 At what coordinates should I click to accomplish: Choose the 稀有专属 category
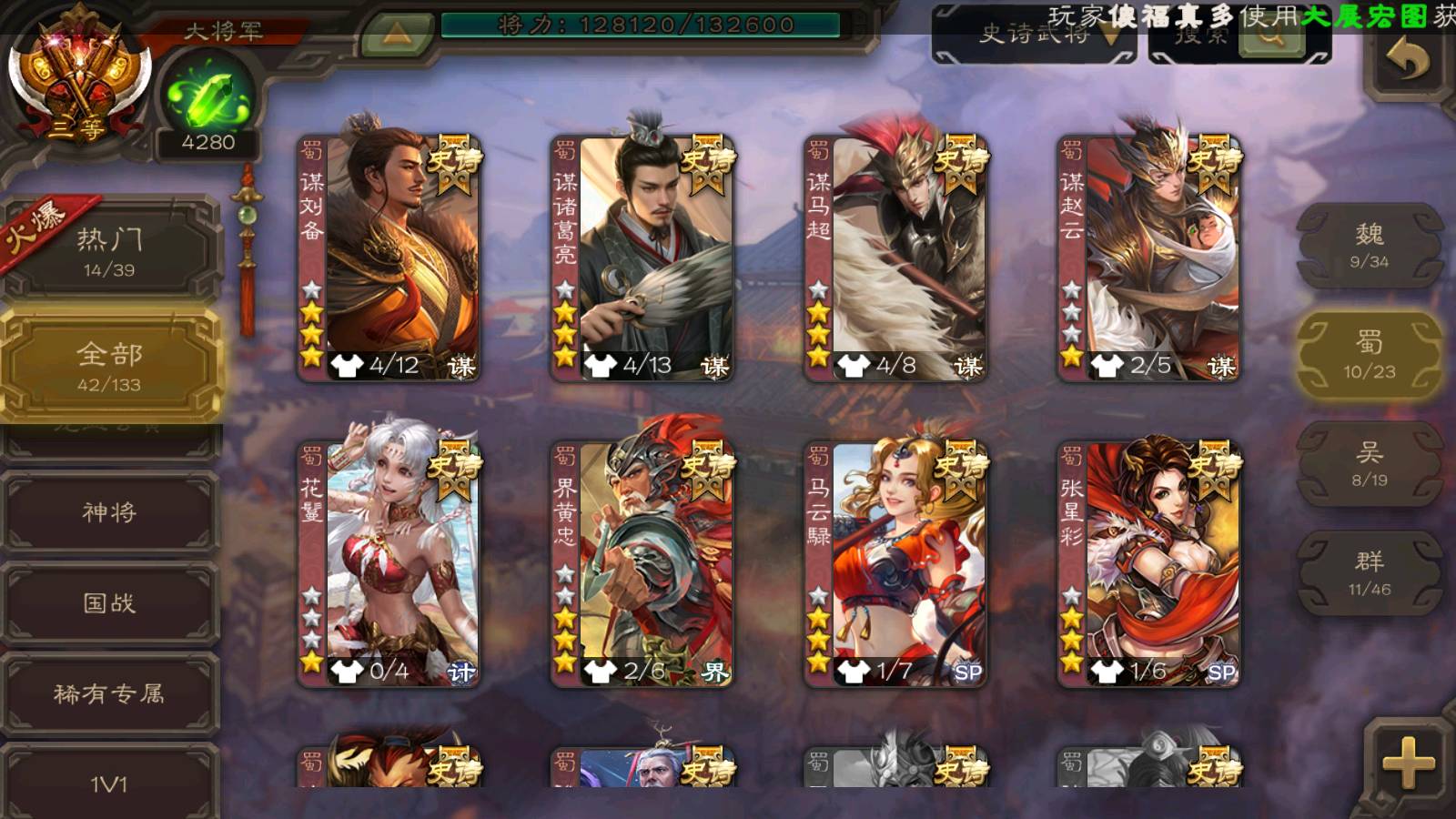(x=109, y=694)
